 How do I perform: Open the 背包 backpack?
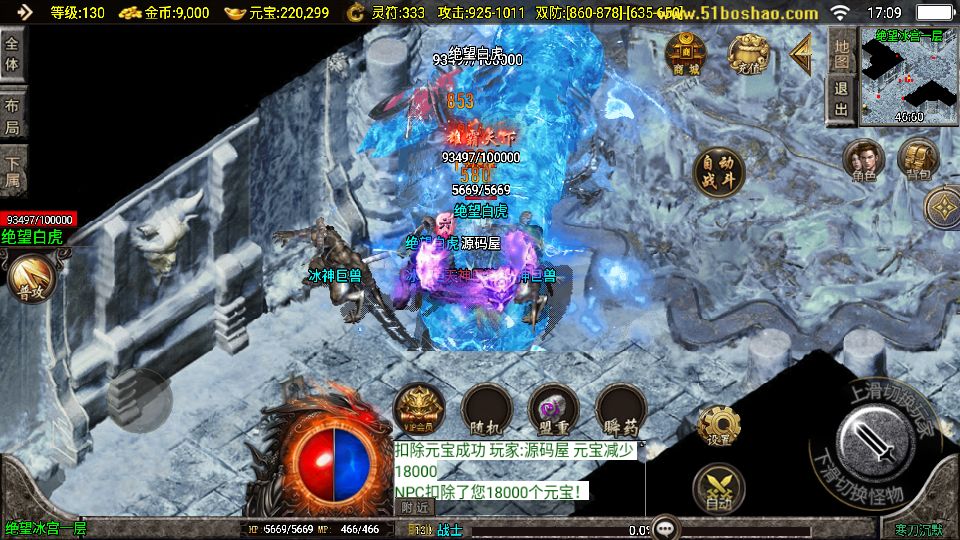point(916,160)
